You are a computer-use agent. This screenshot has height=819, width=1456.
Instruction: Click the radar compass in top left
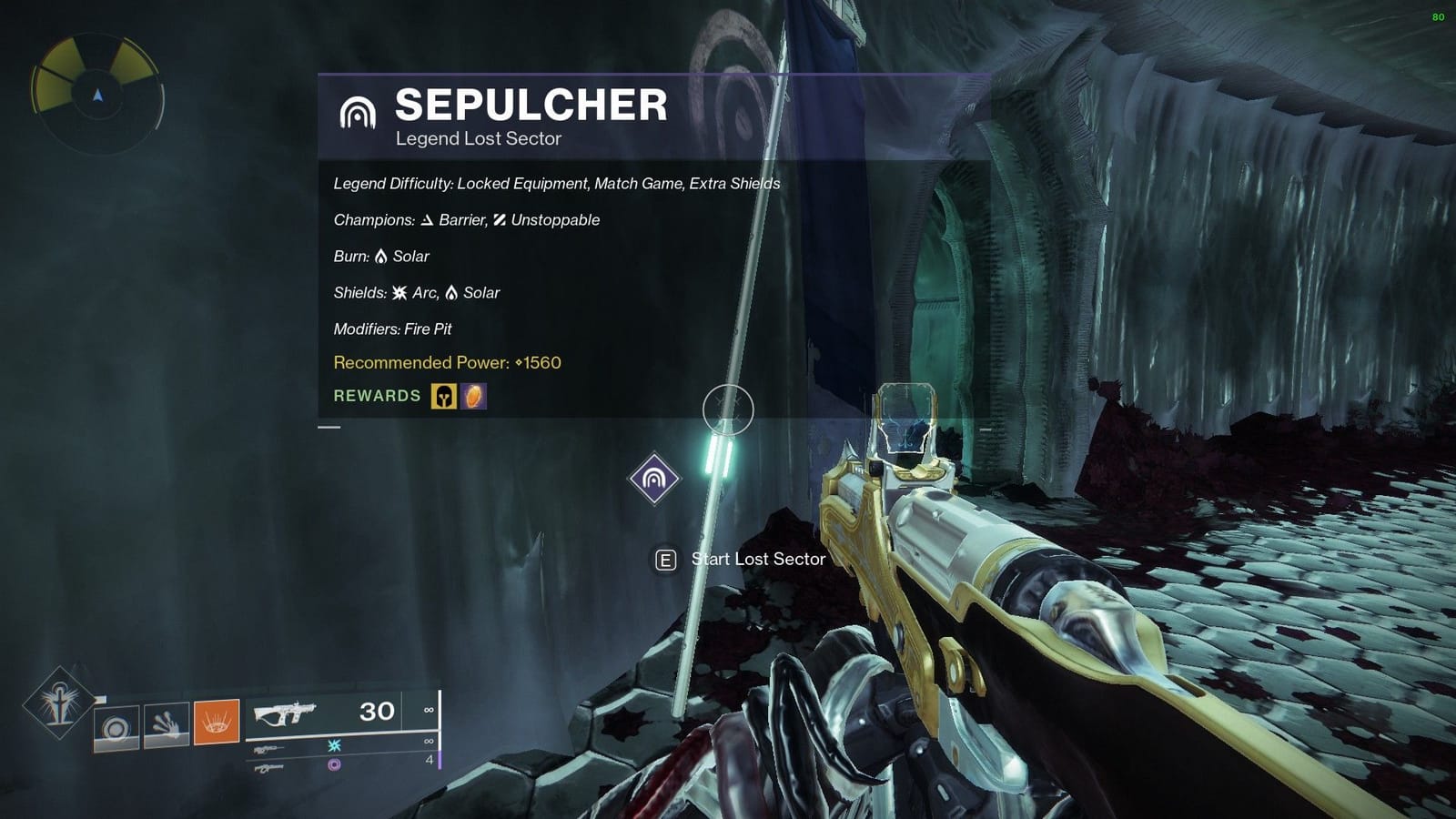(95, 95)
